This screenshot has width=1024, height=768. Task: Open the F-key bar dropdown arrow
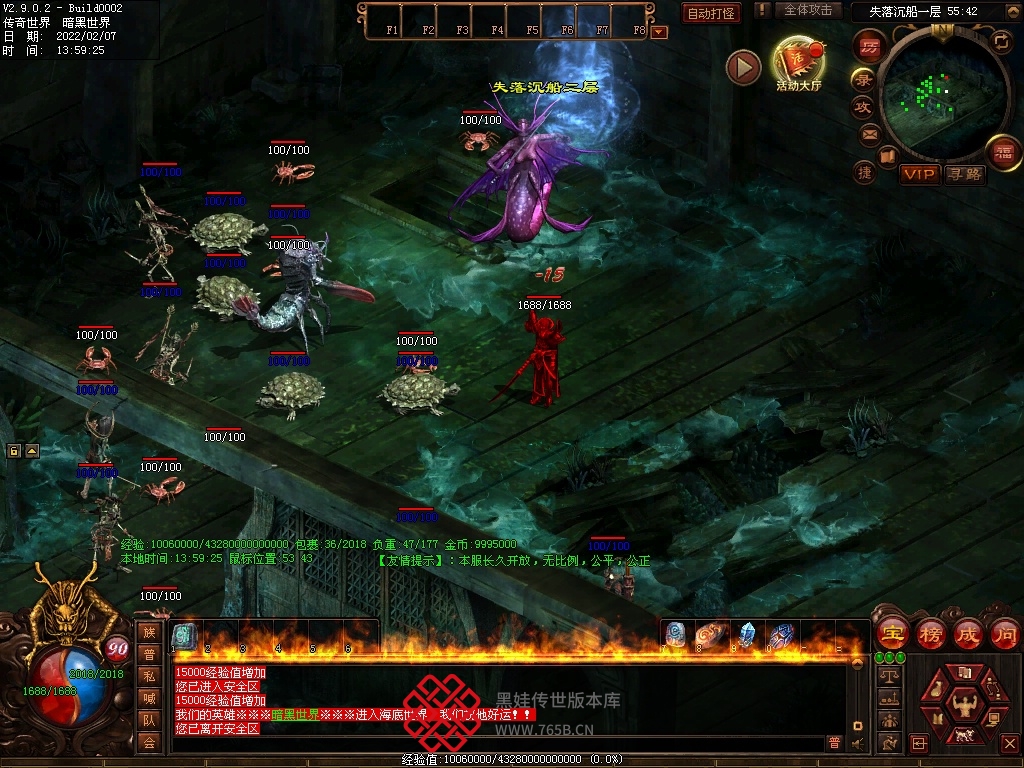click(x=659, y=31)
